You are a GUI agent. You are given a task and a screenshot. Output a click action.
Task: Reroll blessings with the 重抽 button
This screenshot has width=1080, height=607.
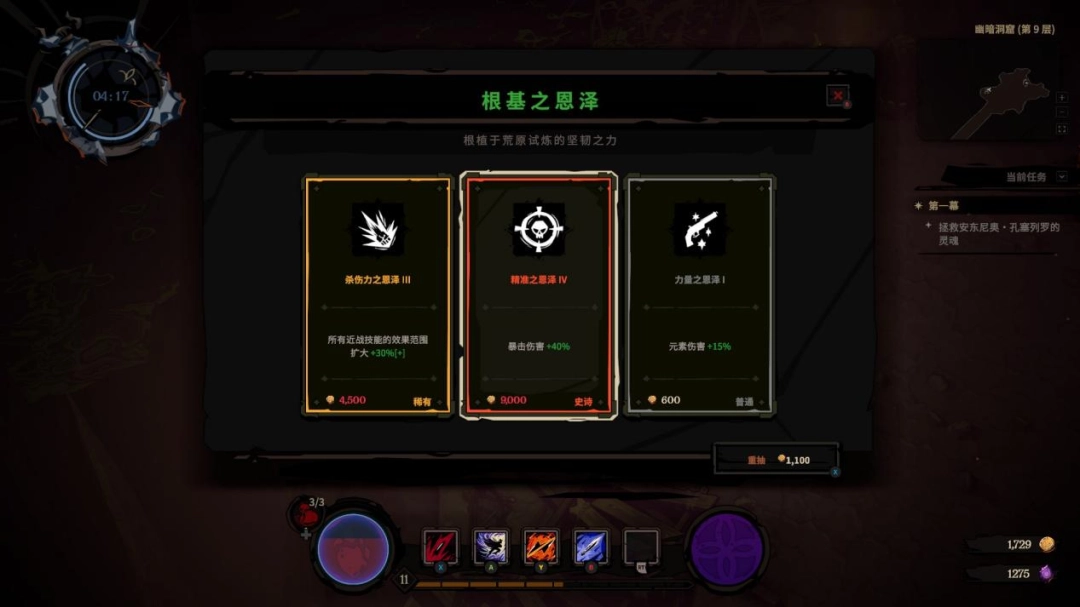(x=777, y=460)
